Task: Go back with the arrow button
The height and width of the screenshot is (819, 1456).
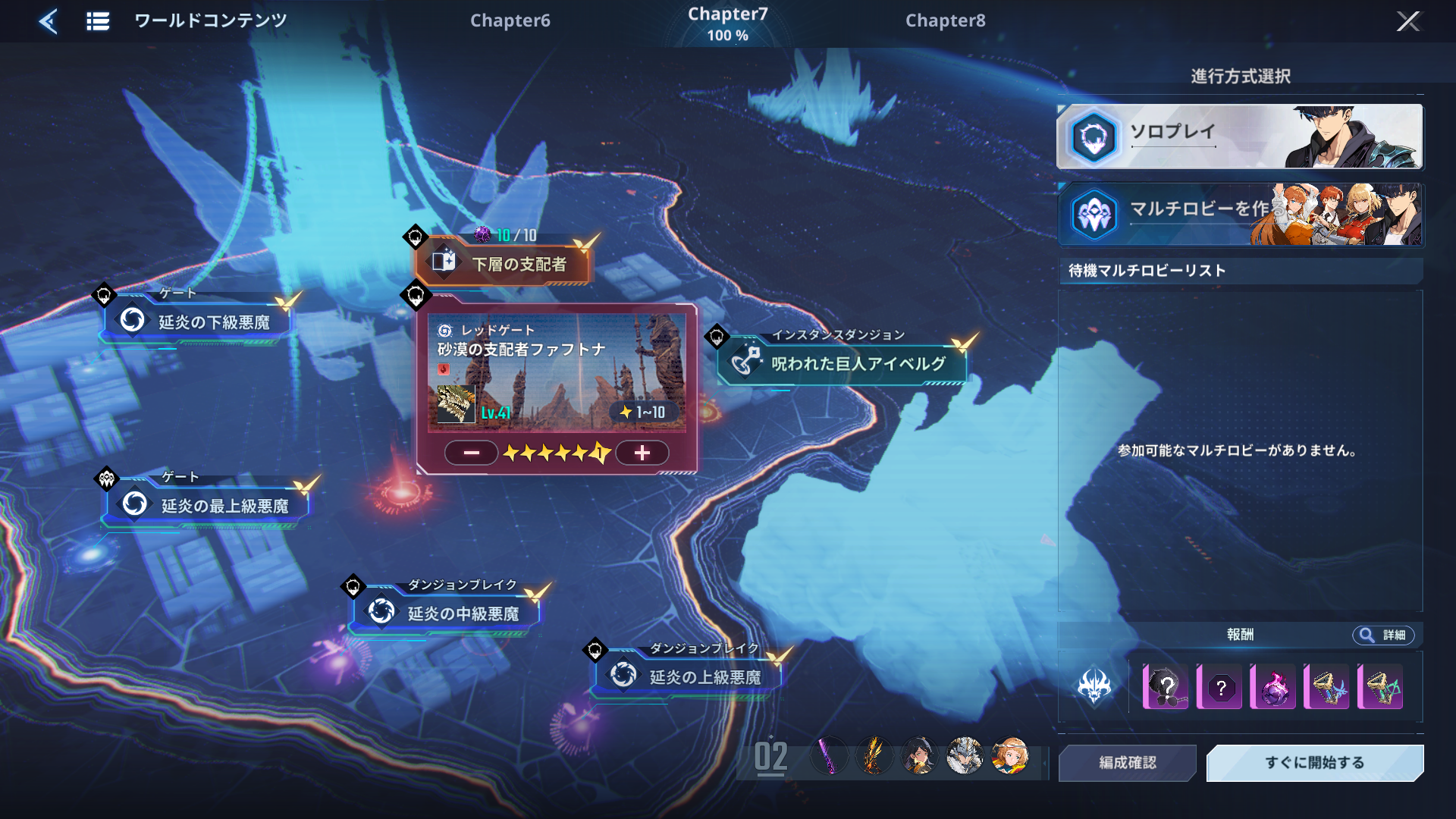Action: point(49,21)
